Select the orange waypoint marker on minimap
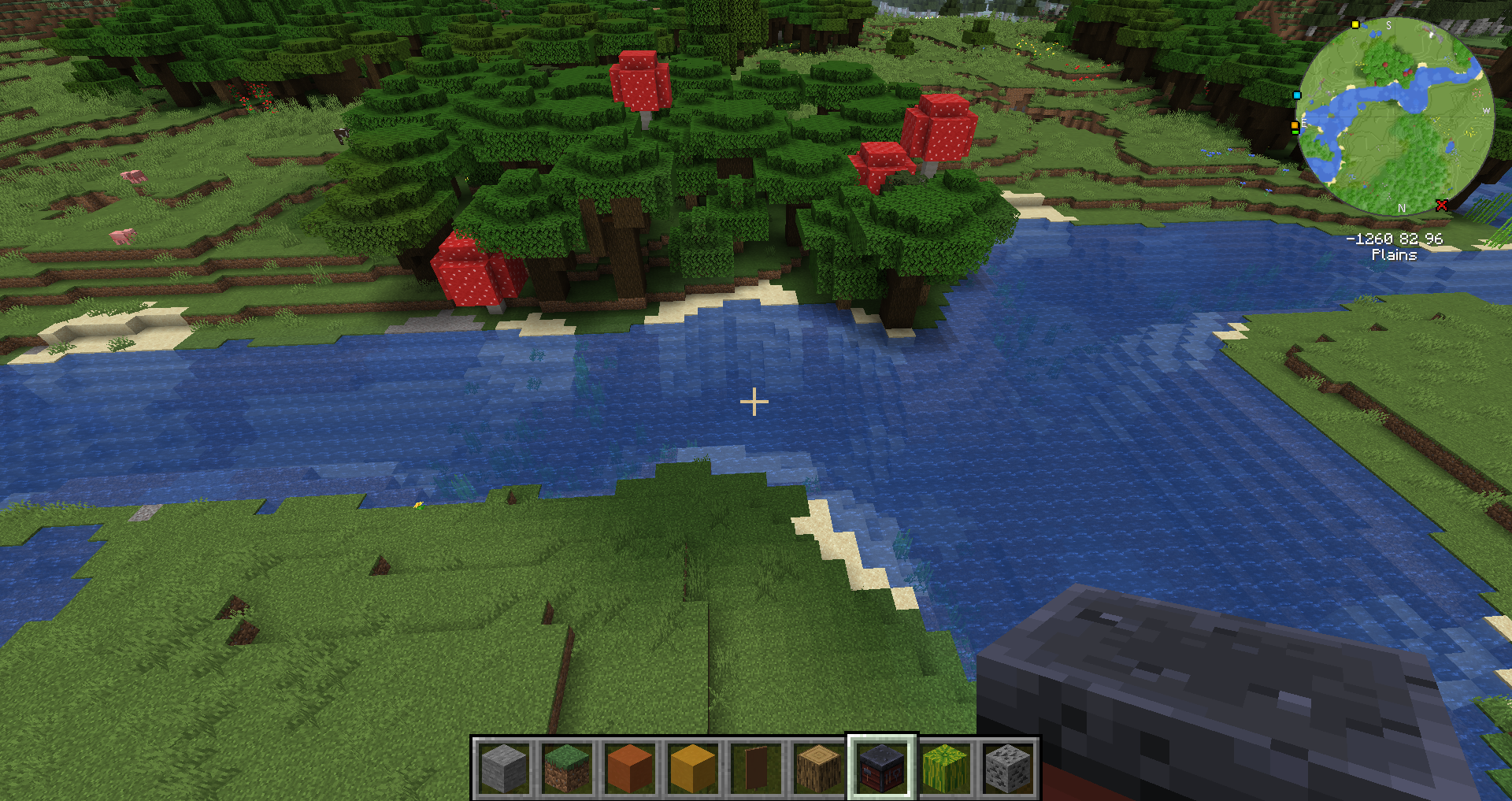The height and width of the screenshot is (801, 1512). coord(1295,125)
